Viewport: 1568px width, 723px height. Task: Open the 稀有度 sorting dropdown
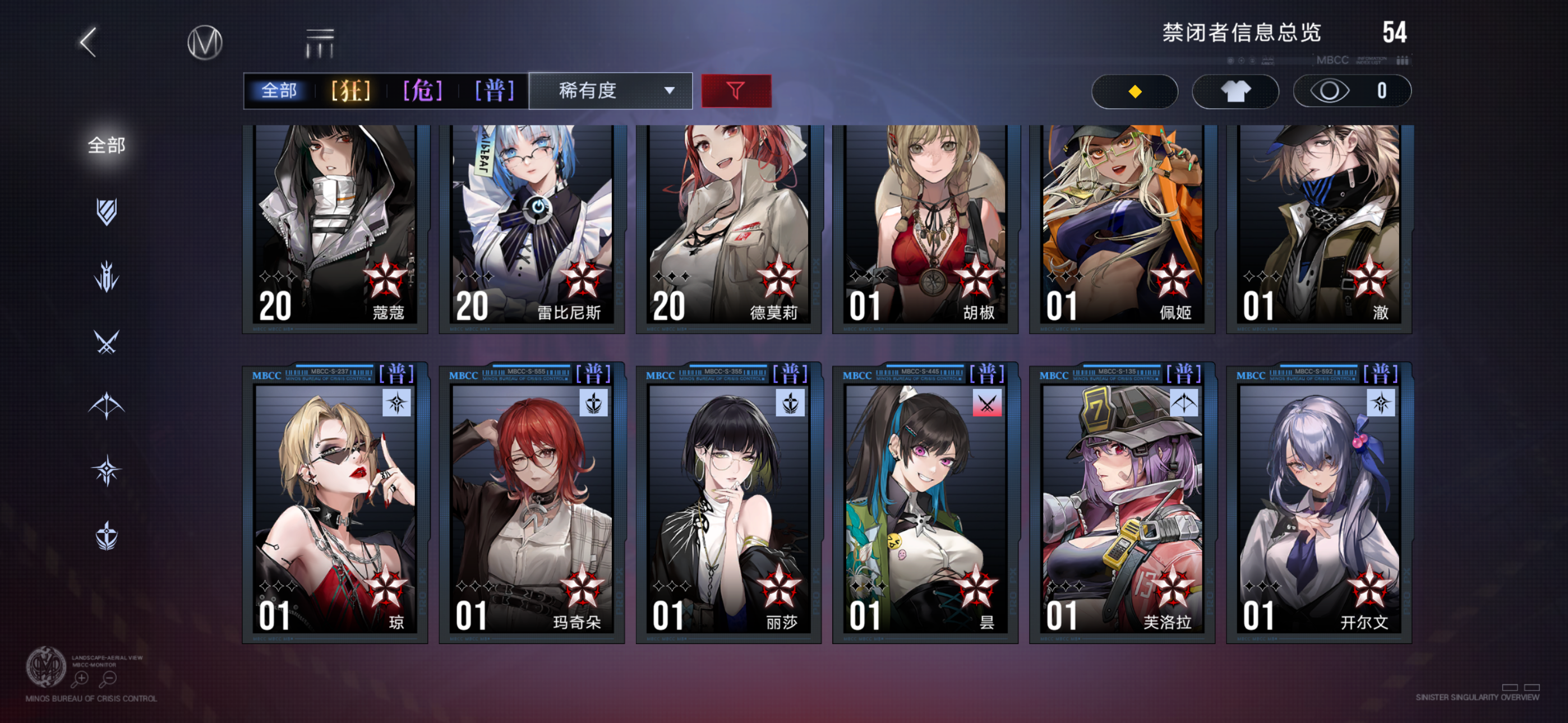coord(608,91)
